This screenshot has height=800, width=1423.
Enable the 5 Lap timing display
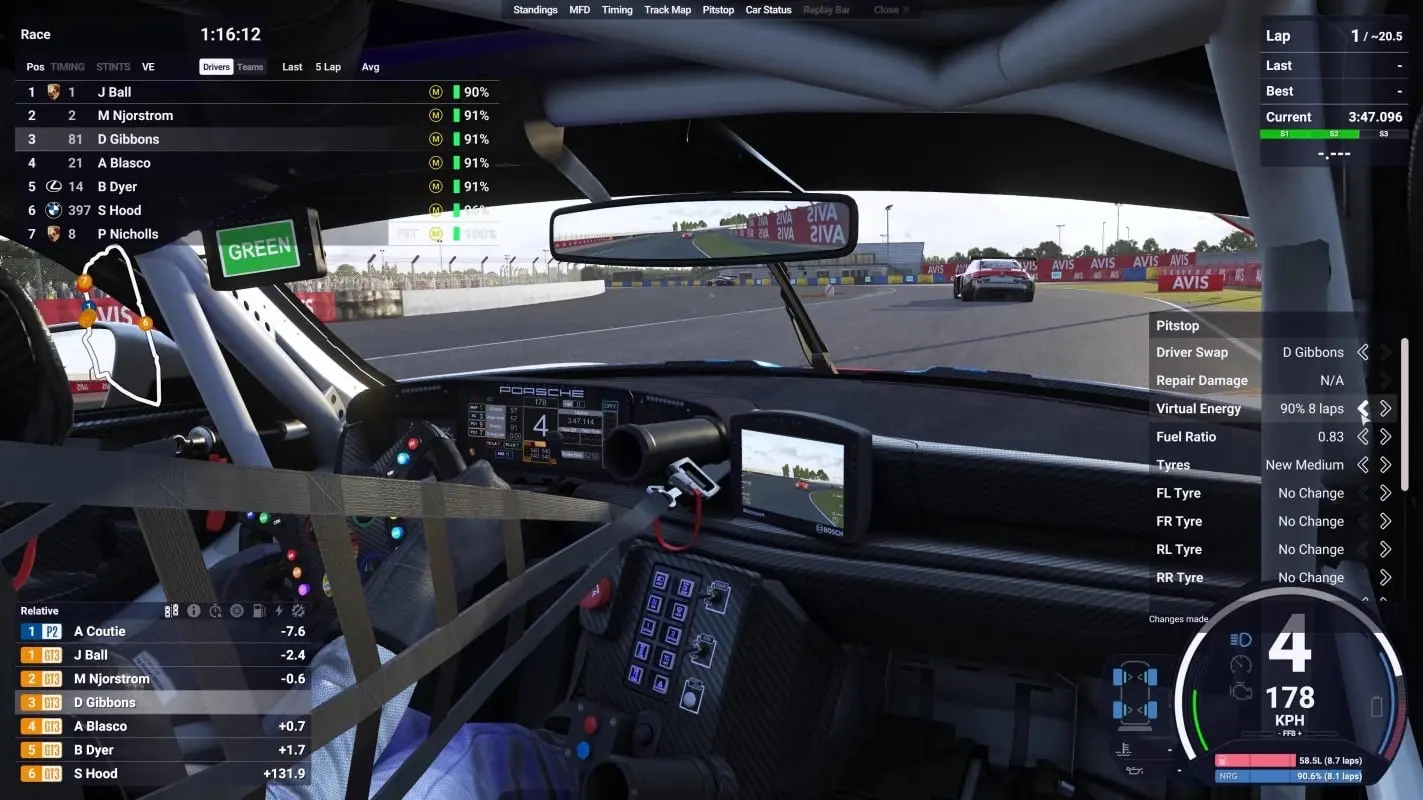point(326,66)
